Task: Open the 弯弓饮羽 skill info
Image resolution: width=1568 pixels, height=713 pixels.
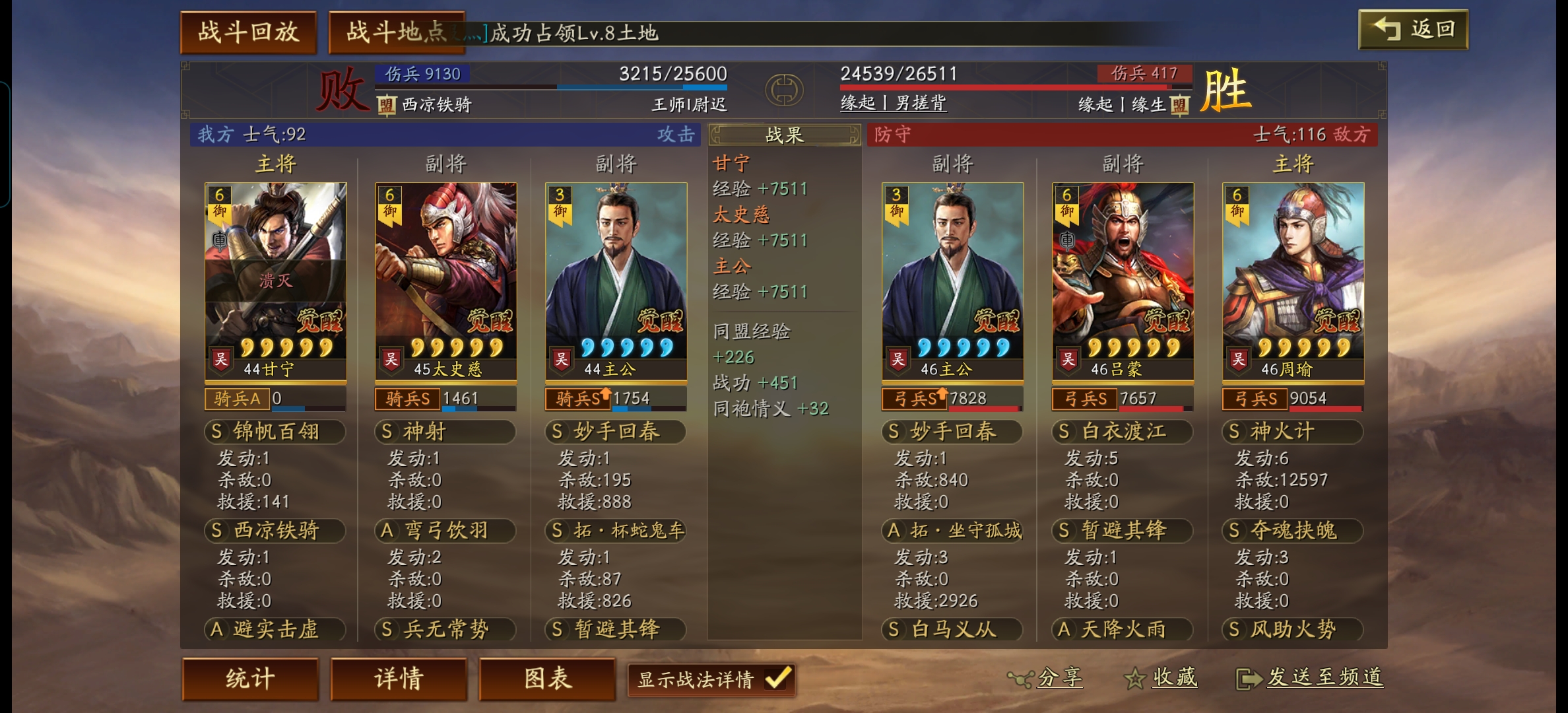Action: click(445, 530)
